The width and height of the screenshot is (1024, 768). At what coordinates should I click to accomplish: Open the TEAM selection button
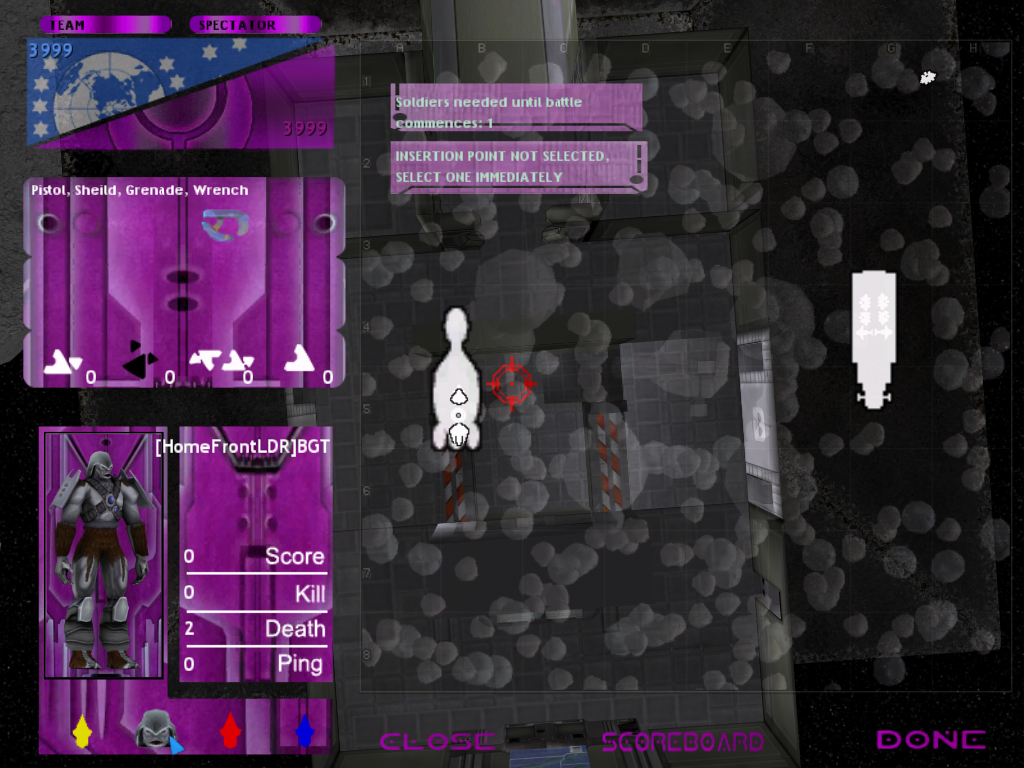tap(104, 25)
